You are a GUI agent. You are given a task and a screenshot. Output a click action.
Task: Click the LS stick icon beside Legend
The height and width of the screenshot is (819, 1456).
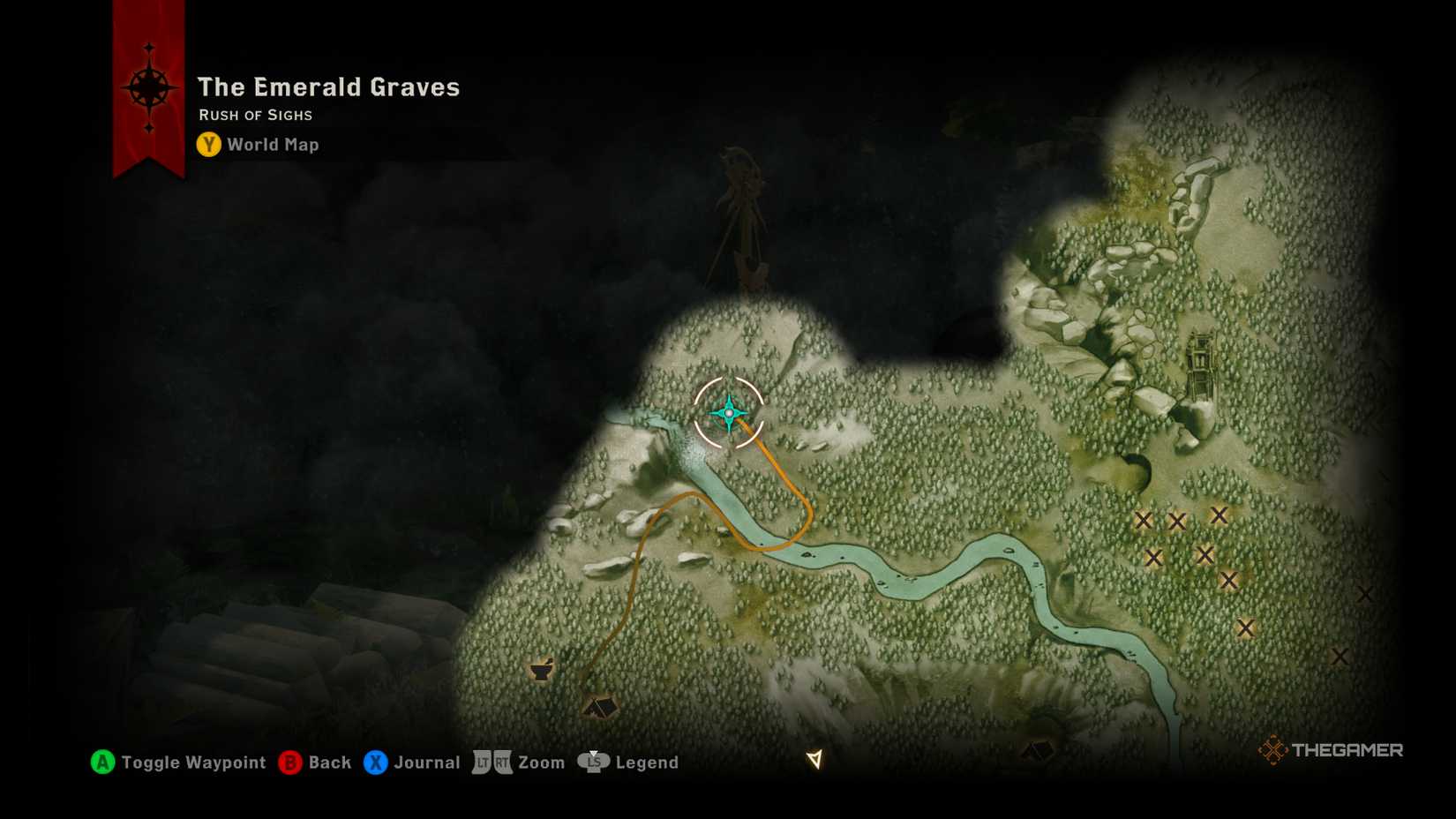pos(595,762)
